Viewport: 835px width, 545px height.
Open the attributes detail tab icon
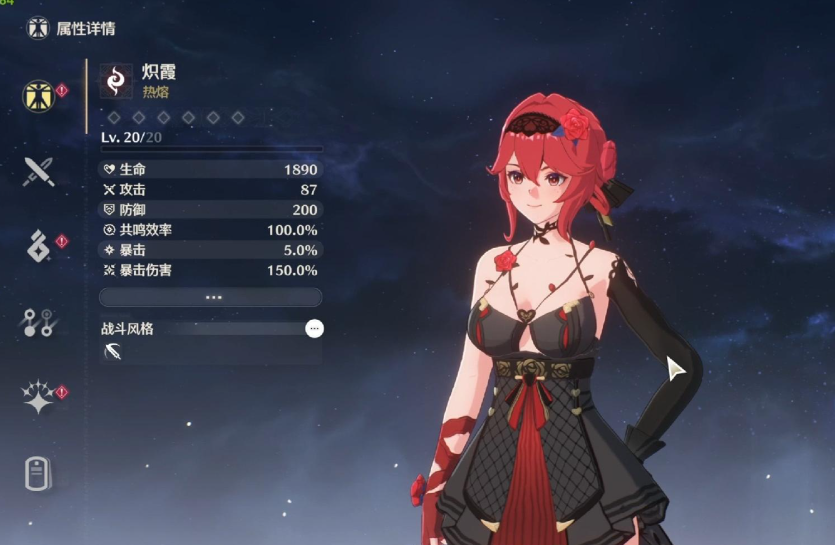pos(39,96)
